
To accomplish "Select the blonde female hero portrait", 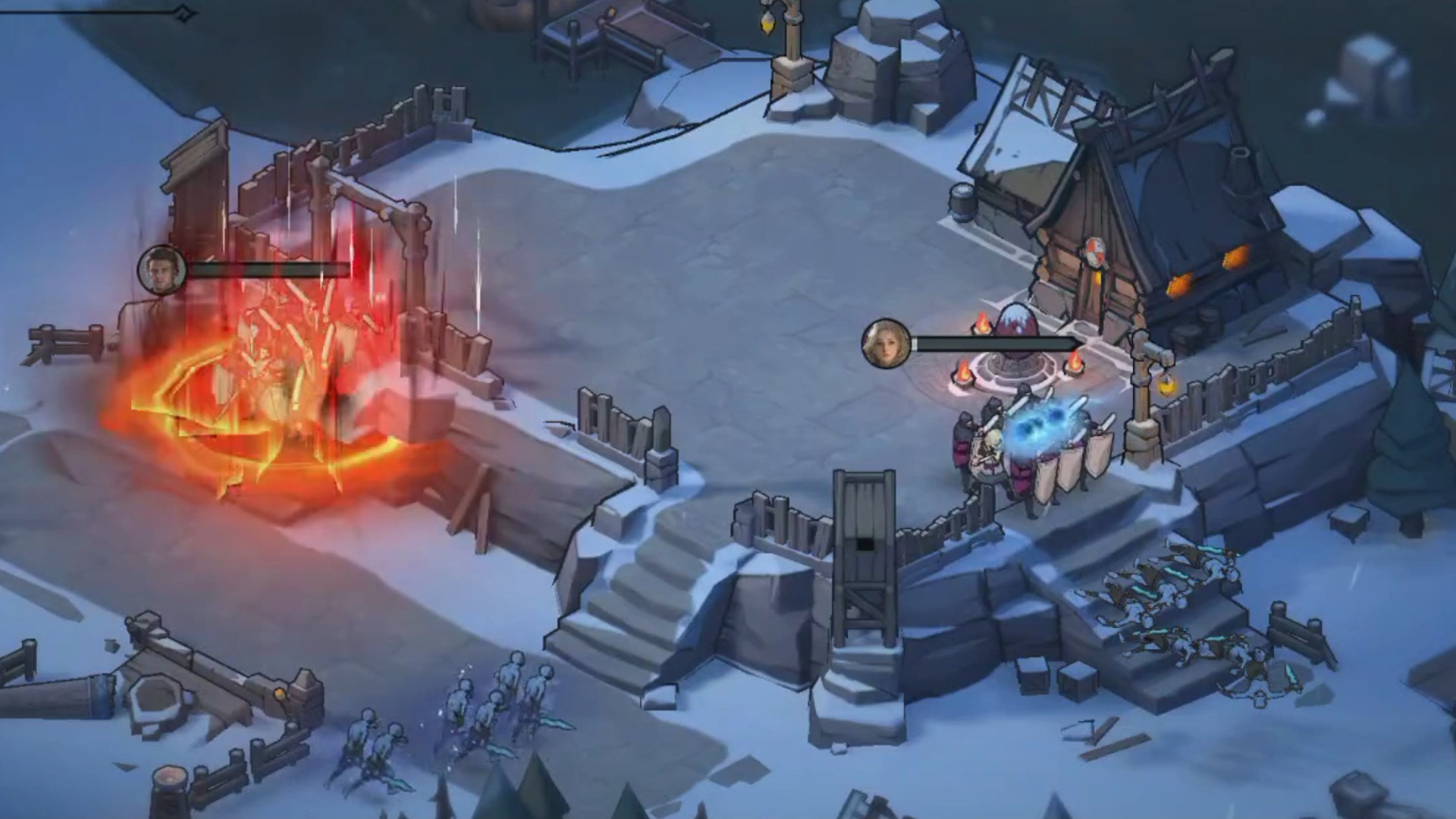I will click(x=886, y=344).
